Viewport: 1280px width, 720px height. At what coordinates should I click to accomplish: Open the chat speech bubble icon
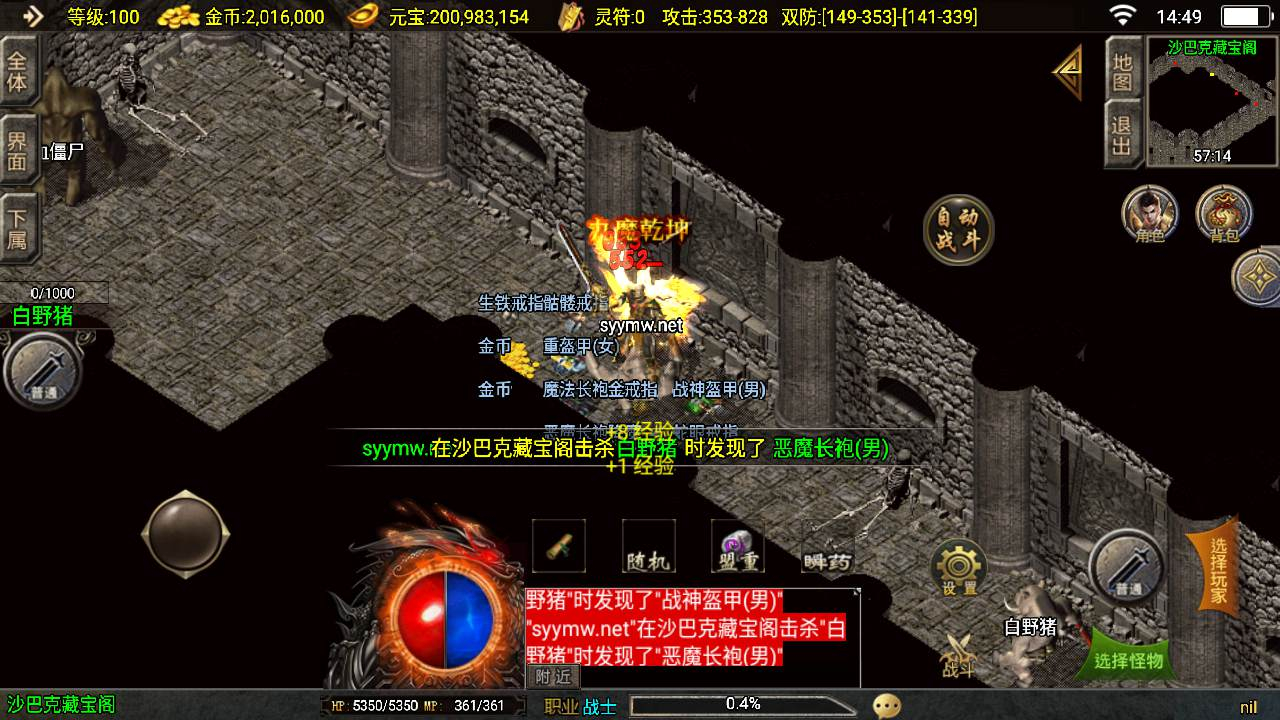click(886, 705)
